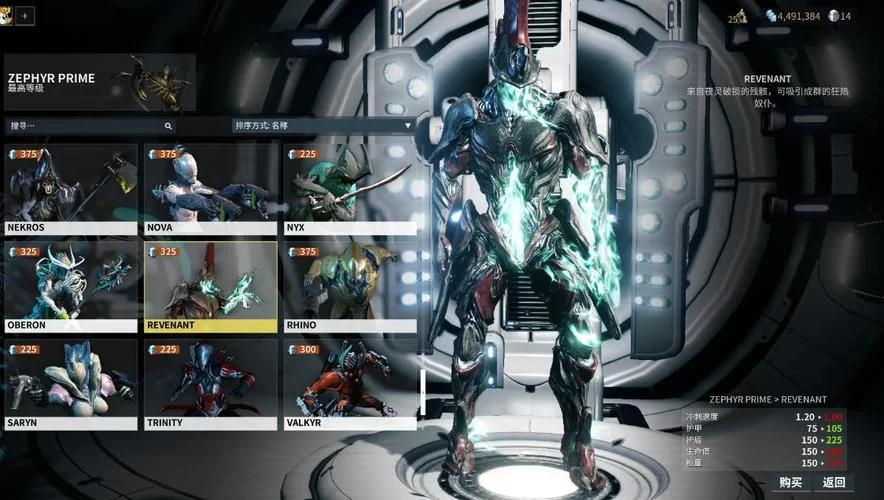Click the plus button beside the avatar
The width and height of the screenshot is (884, 500).
coord(25,15)
